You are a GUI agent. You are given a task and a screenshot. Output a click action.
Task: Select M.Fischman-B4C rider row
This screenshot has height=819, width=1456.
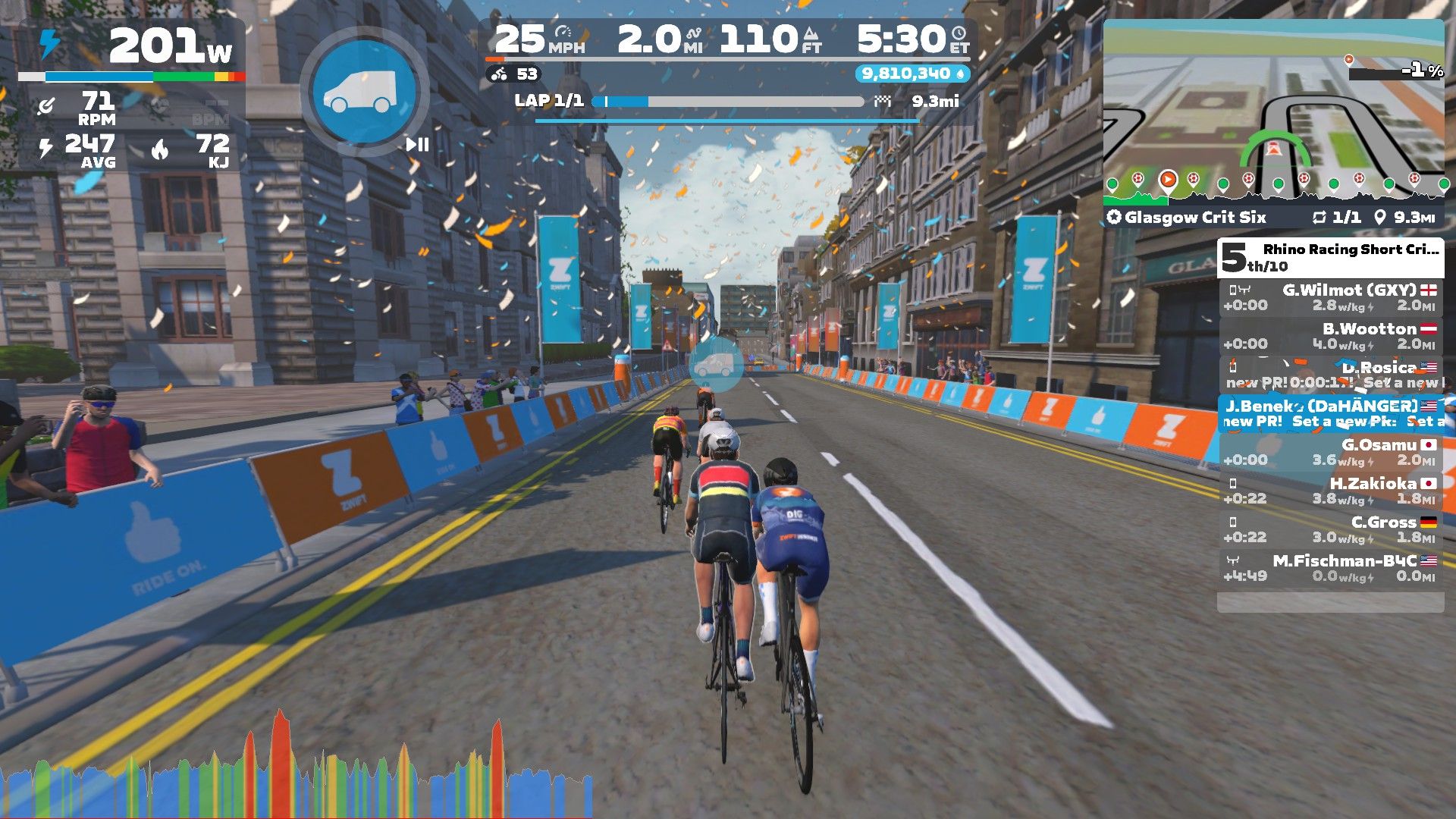coord(1330,568)
